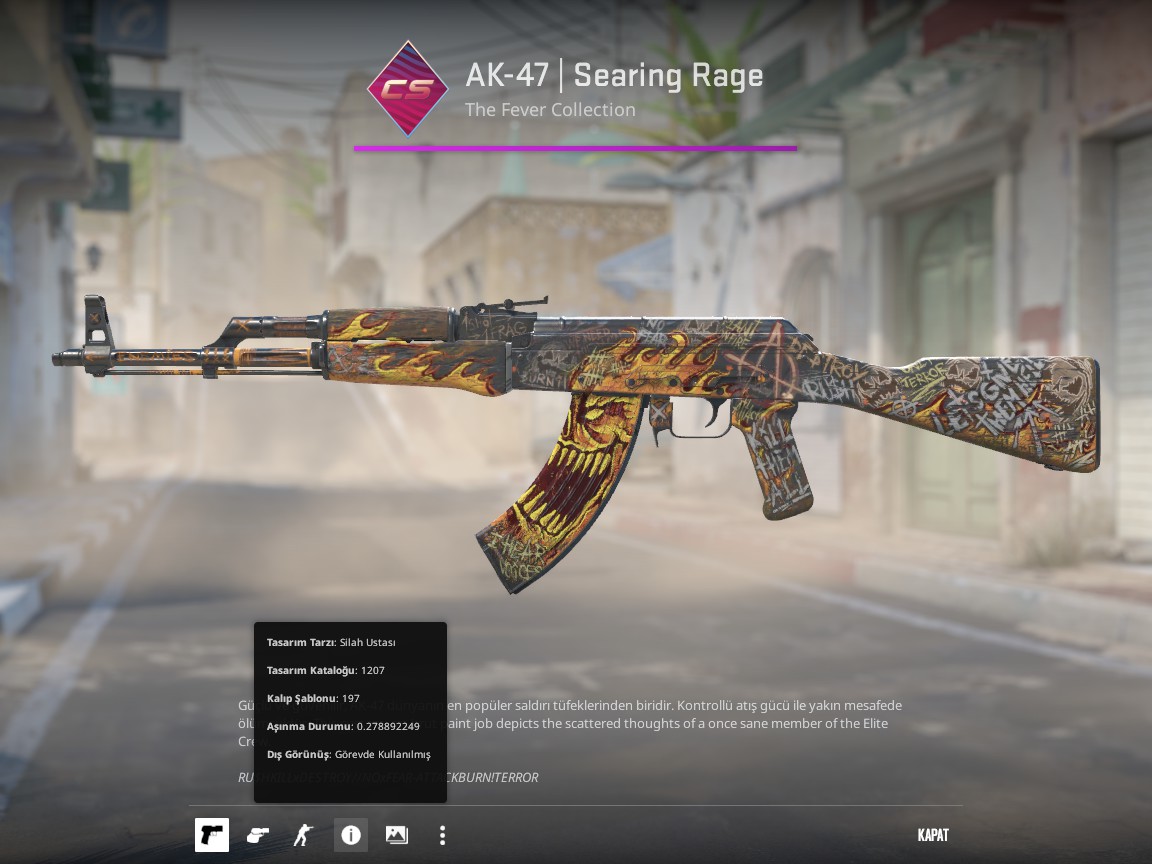This screenshot has height=864, width=1152.
Task: Switch to the hand-held weapon view
Action: coord(258,835)
